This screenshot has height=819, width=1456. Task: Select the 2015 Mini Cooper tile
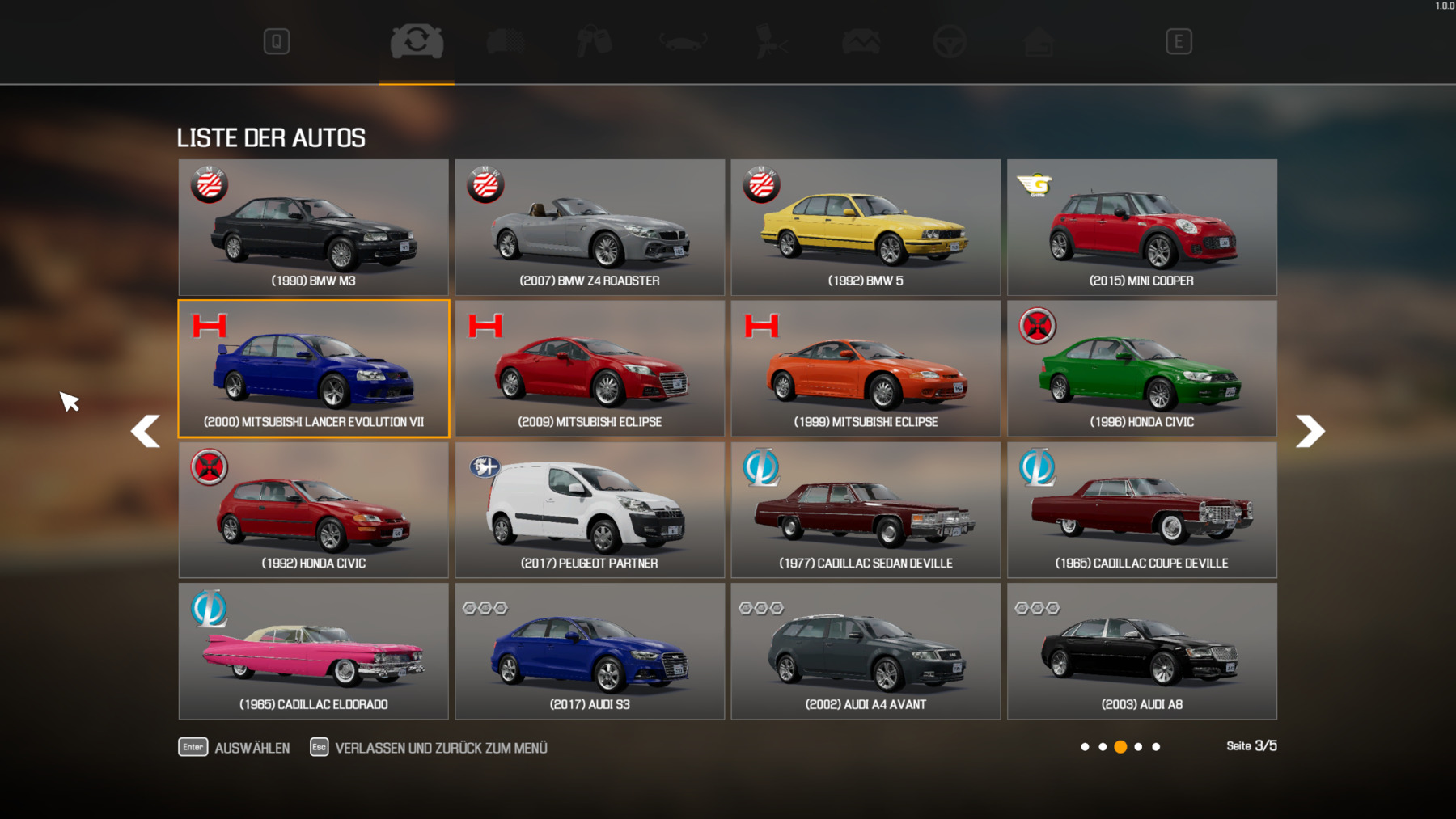tap(1141, 227)
